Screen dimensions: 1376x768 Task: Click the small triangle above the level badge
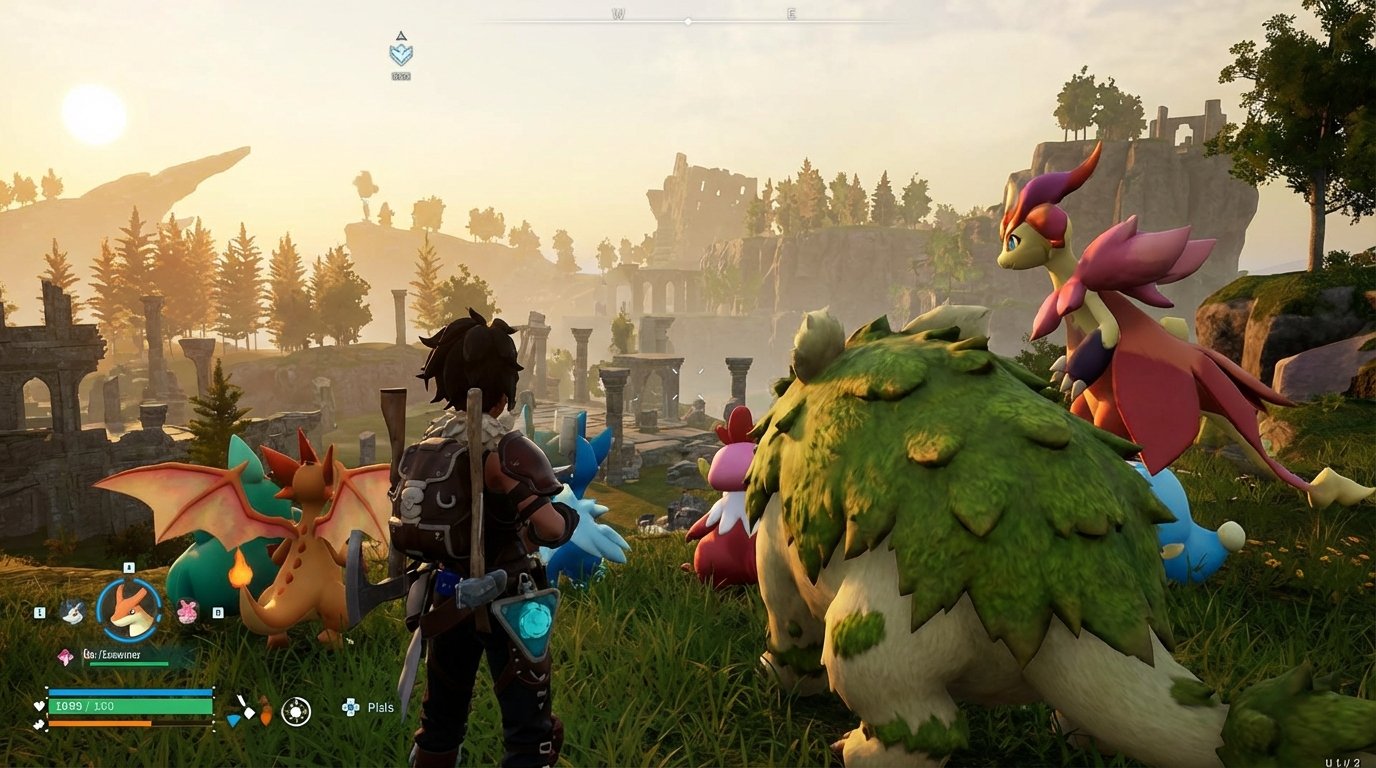tap(402, 36)
